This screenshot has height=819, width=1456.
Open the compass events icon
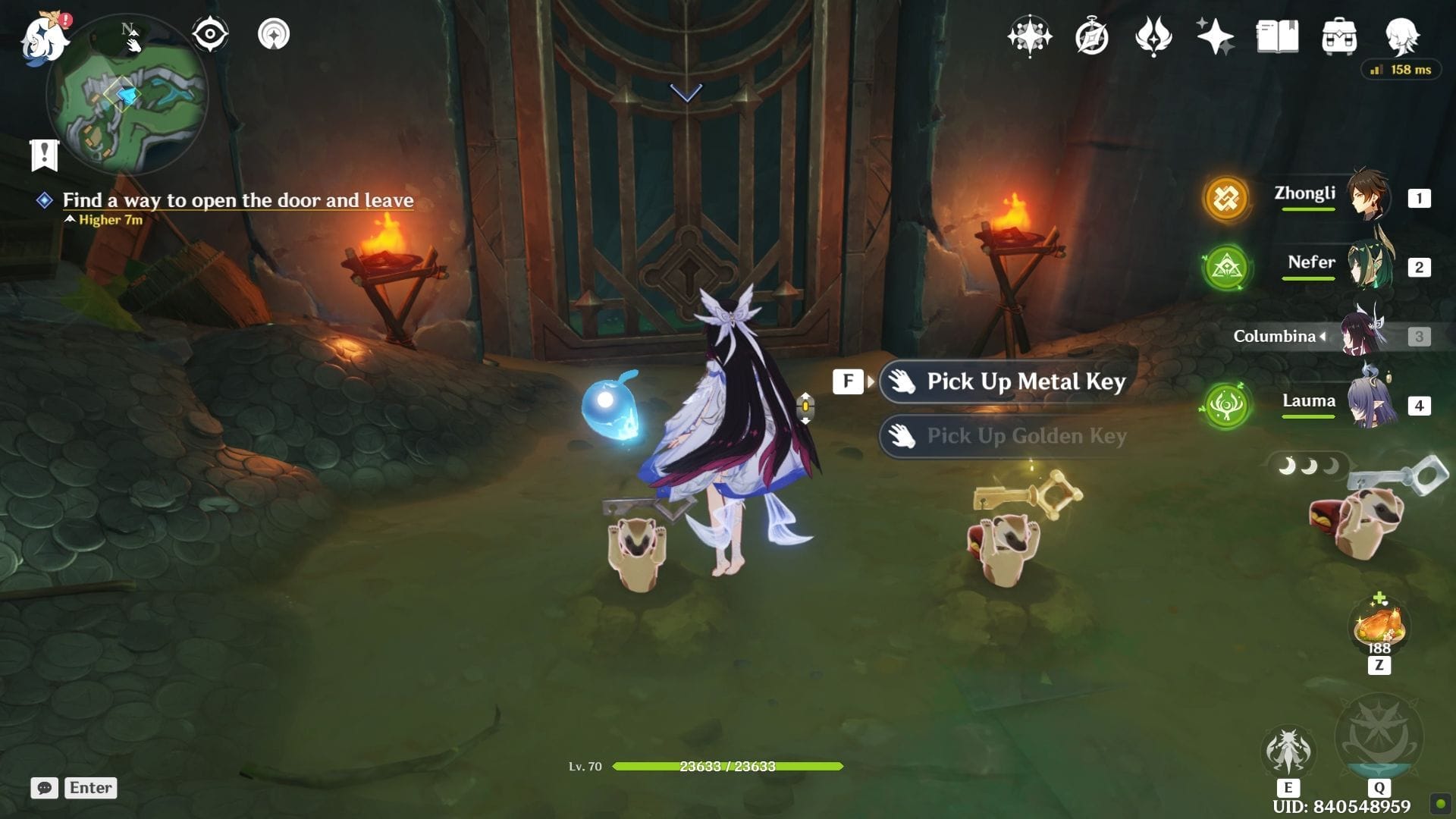[1092, 36]
